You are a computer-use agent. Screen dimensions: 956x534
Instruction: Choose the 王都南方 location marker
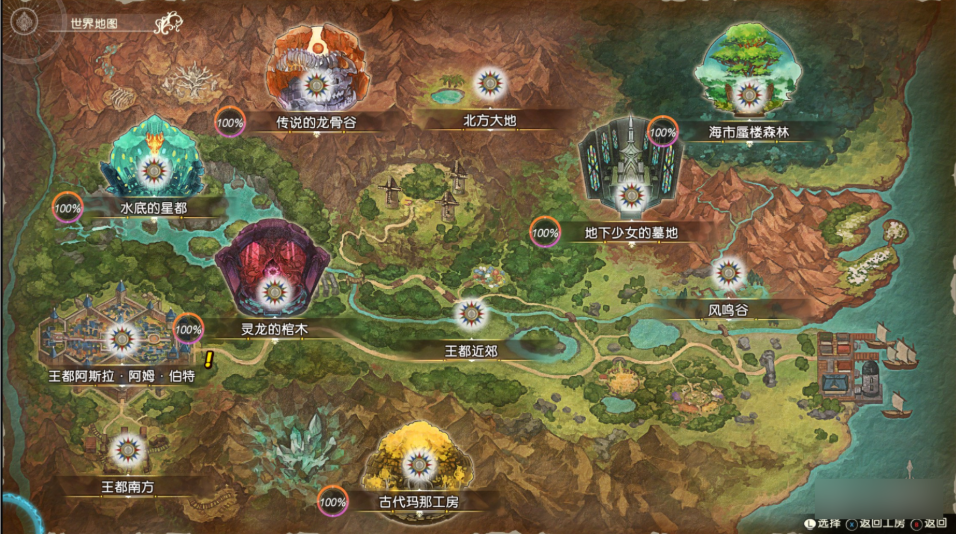(x=125, y=450)
